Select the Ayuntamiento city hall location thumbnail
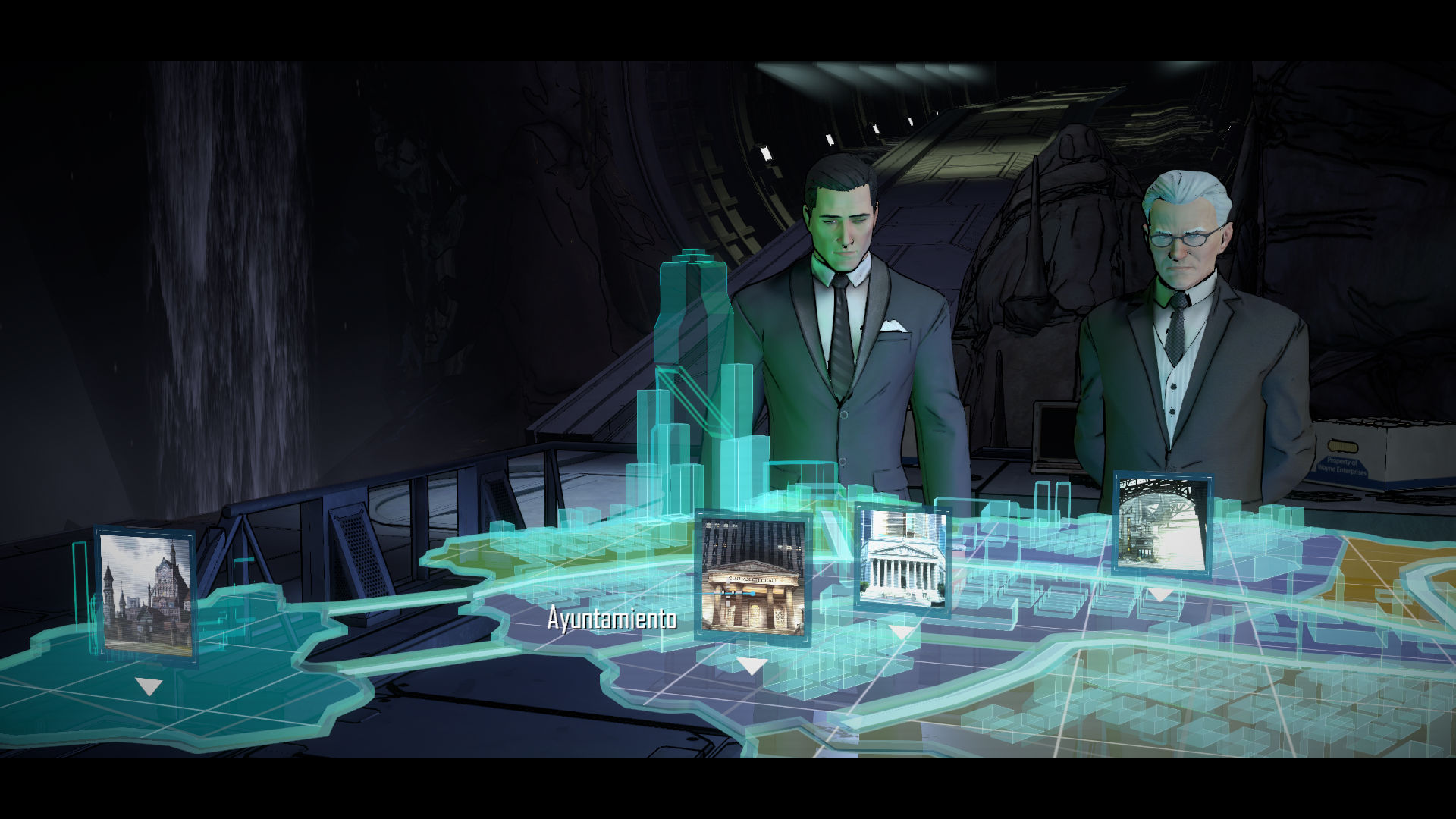The height and width of the screenshot is (819, 1456). click(752, 576)
